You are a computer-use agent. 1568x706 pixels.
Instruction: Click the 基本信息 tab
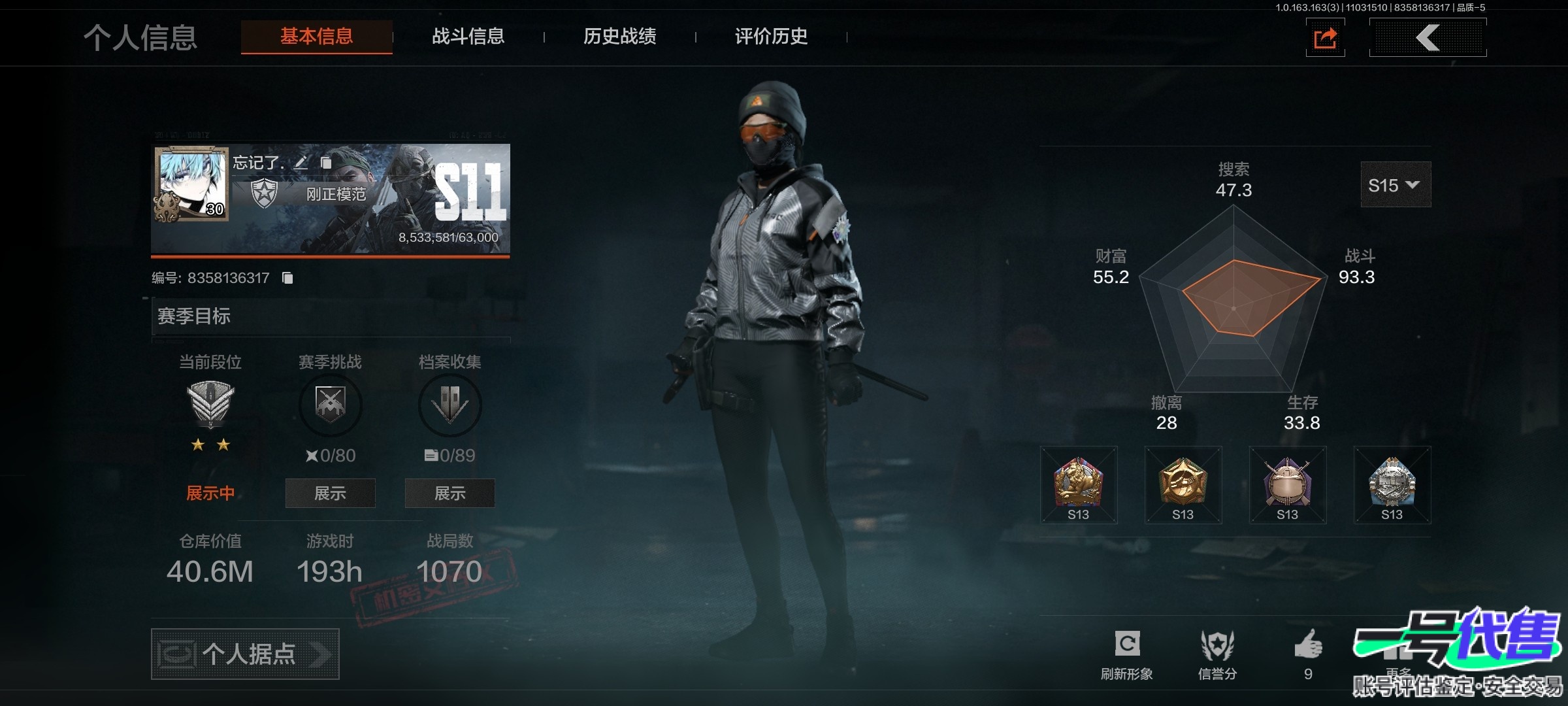pyautogui.click(x=317, y=37)
